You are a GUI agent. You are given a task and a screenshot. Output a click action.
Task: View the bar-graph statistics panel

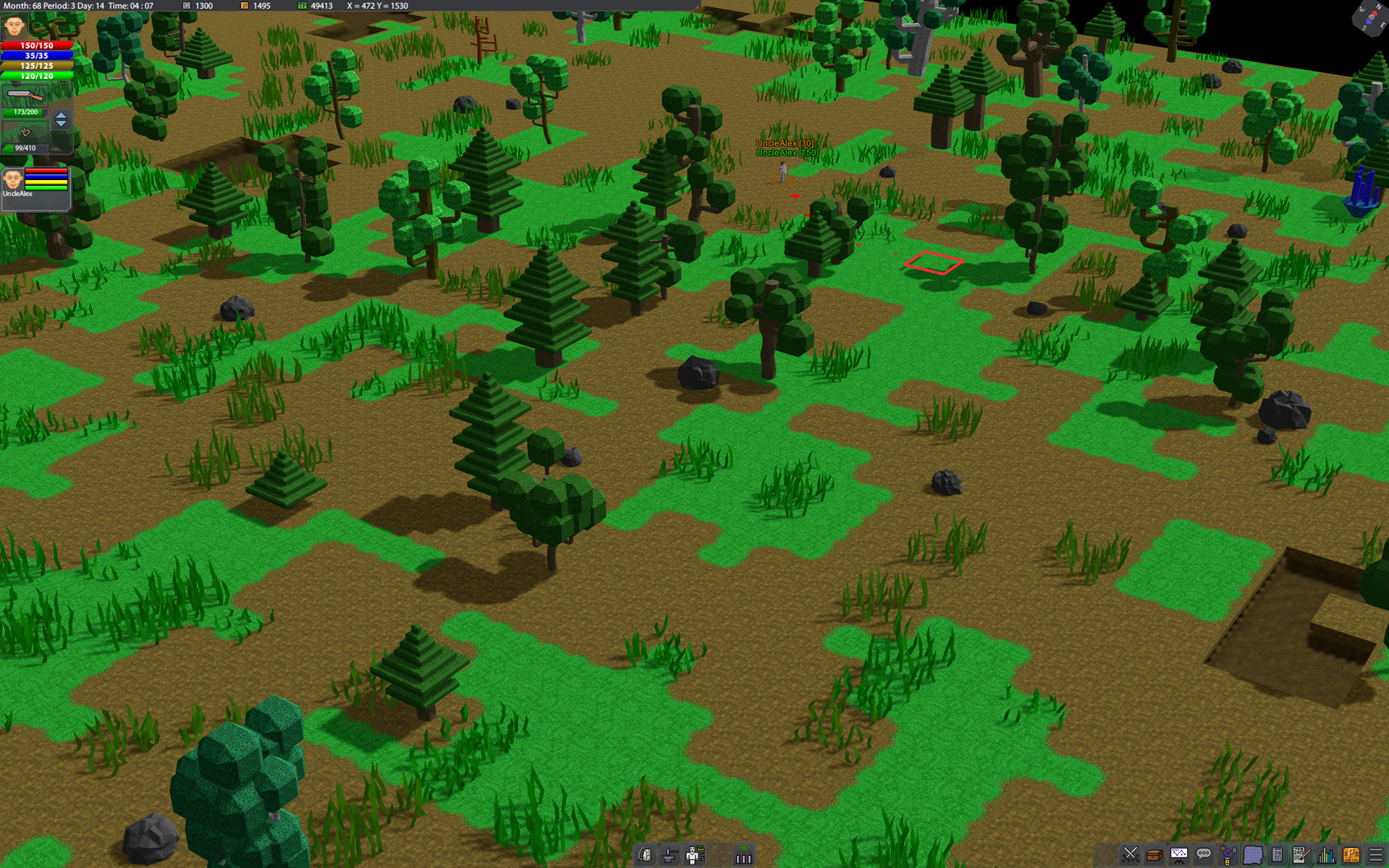(x=1326, y=856)
